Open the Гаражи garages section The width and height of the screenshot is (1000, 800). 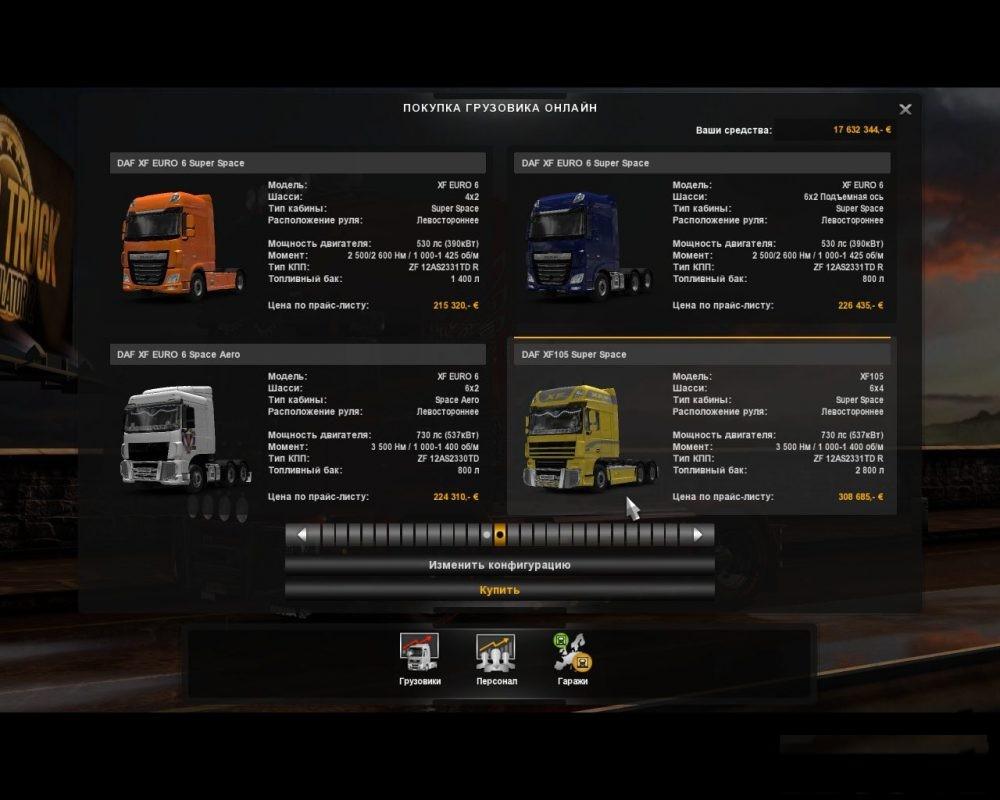point(572,660)
